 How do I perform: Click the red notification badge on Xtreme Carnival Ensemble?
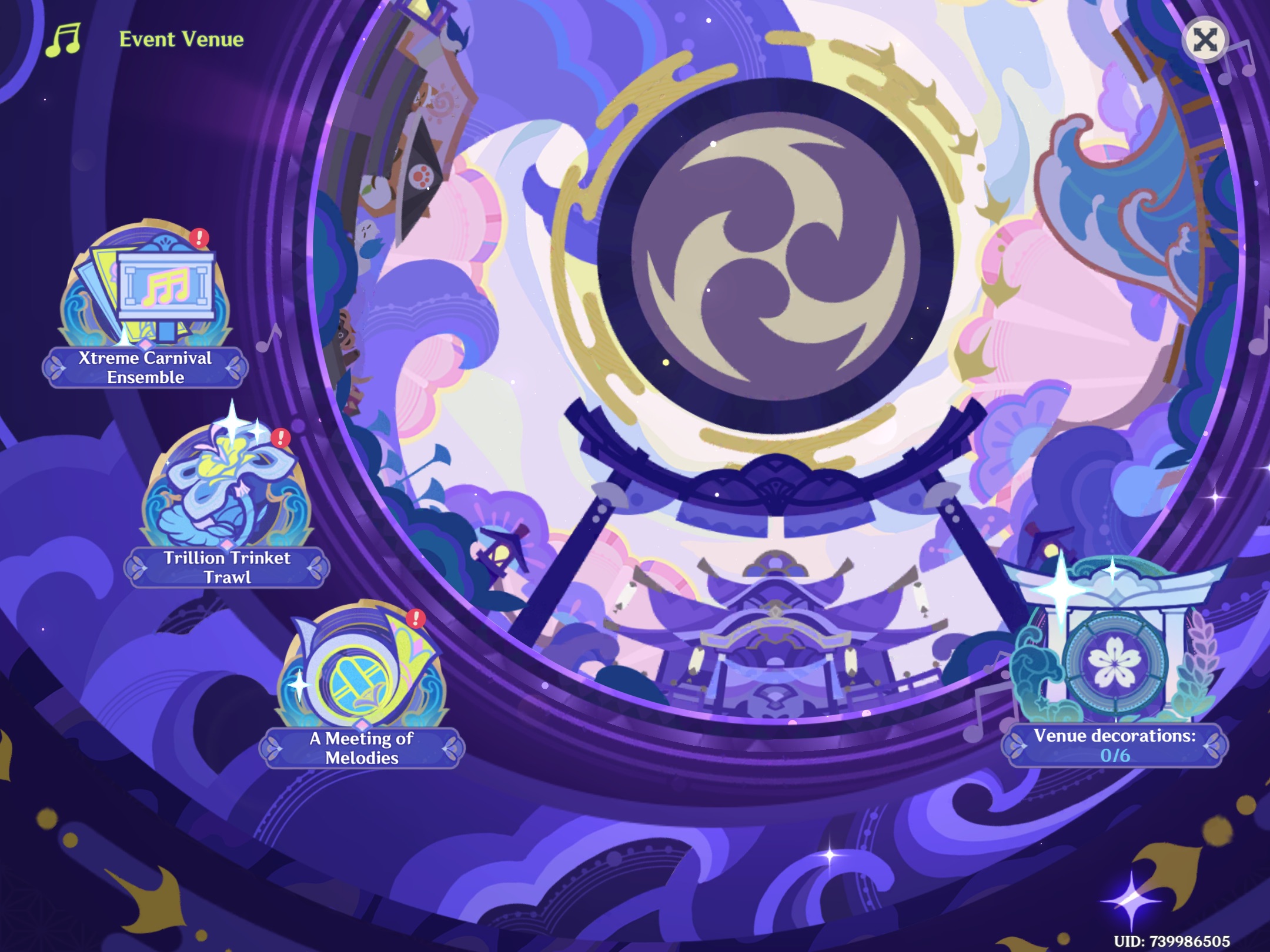click(199, 239)
